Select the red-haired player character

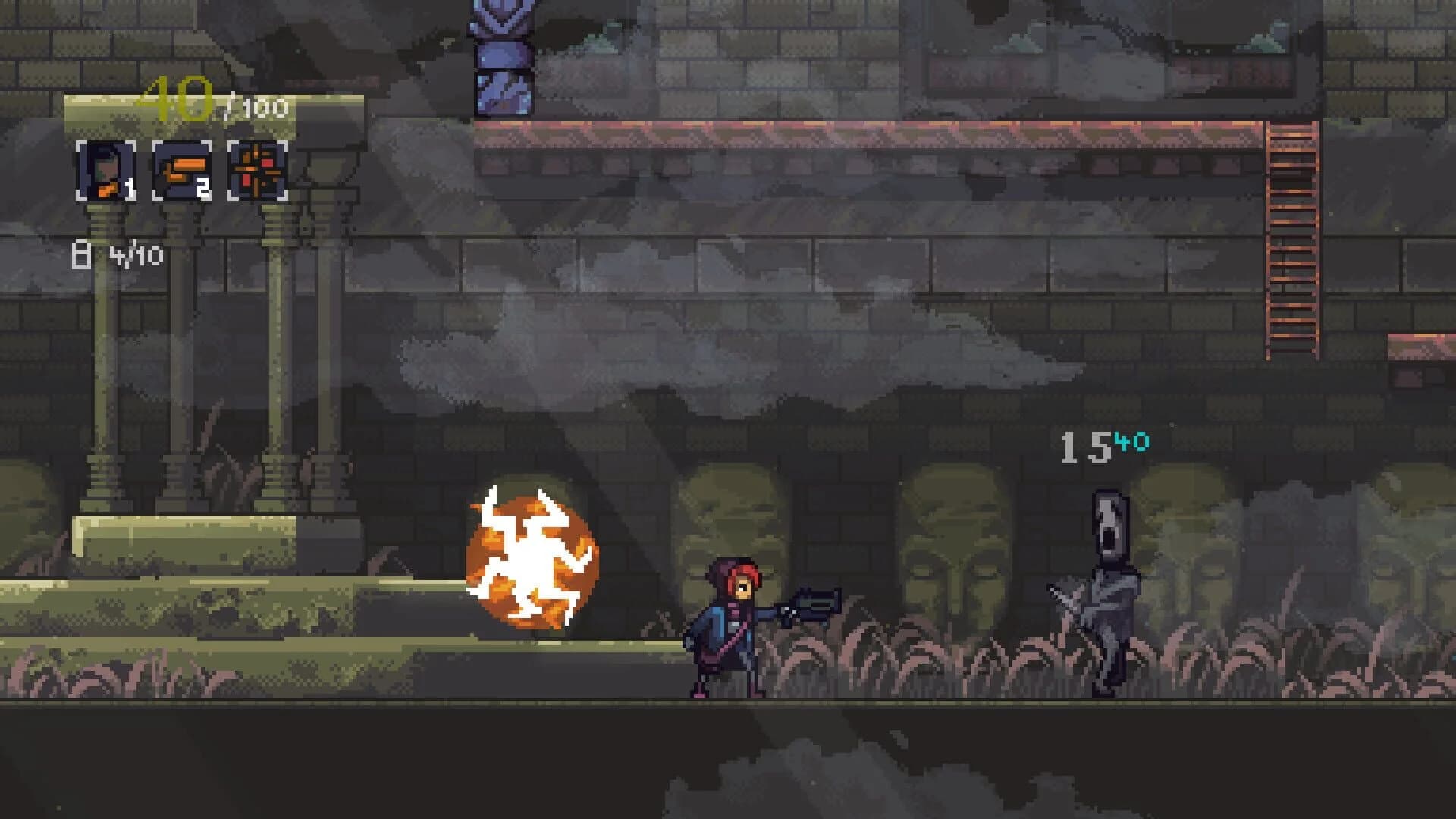(728, 629)
